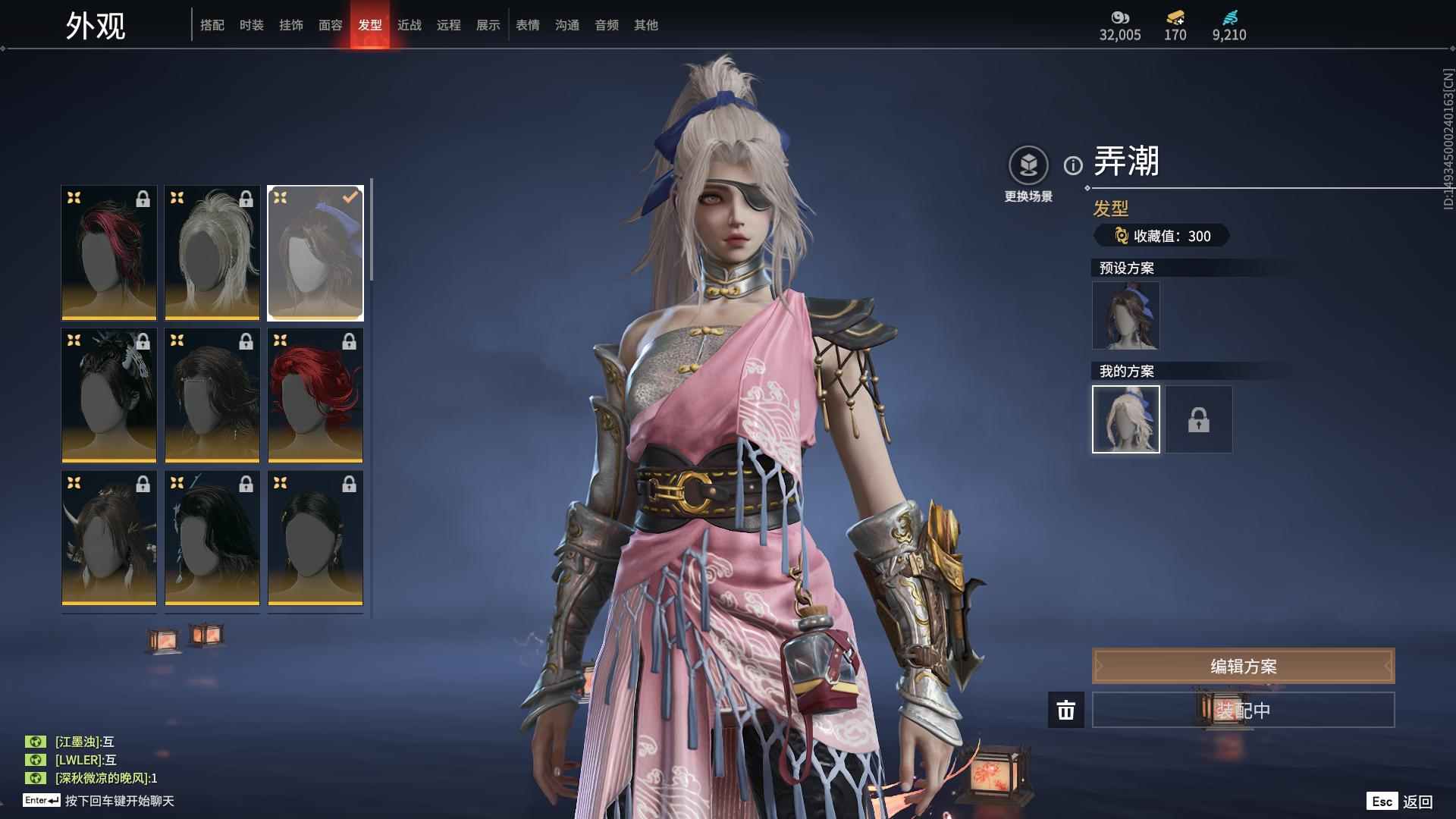
Task: Select the preset 预设方案 hair thumbnail
Action: [1125, 315]
